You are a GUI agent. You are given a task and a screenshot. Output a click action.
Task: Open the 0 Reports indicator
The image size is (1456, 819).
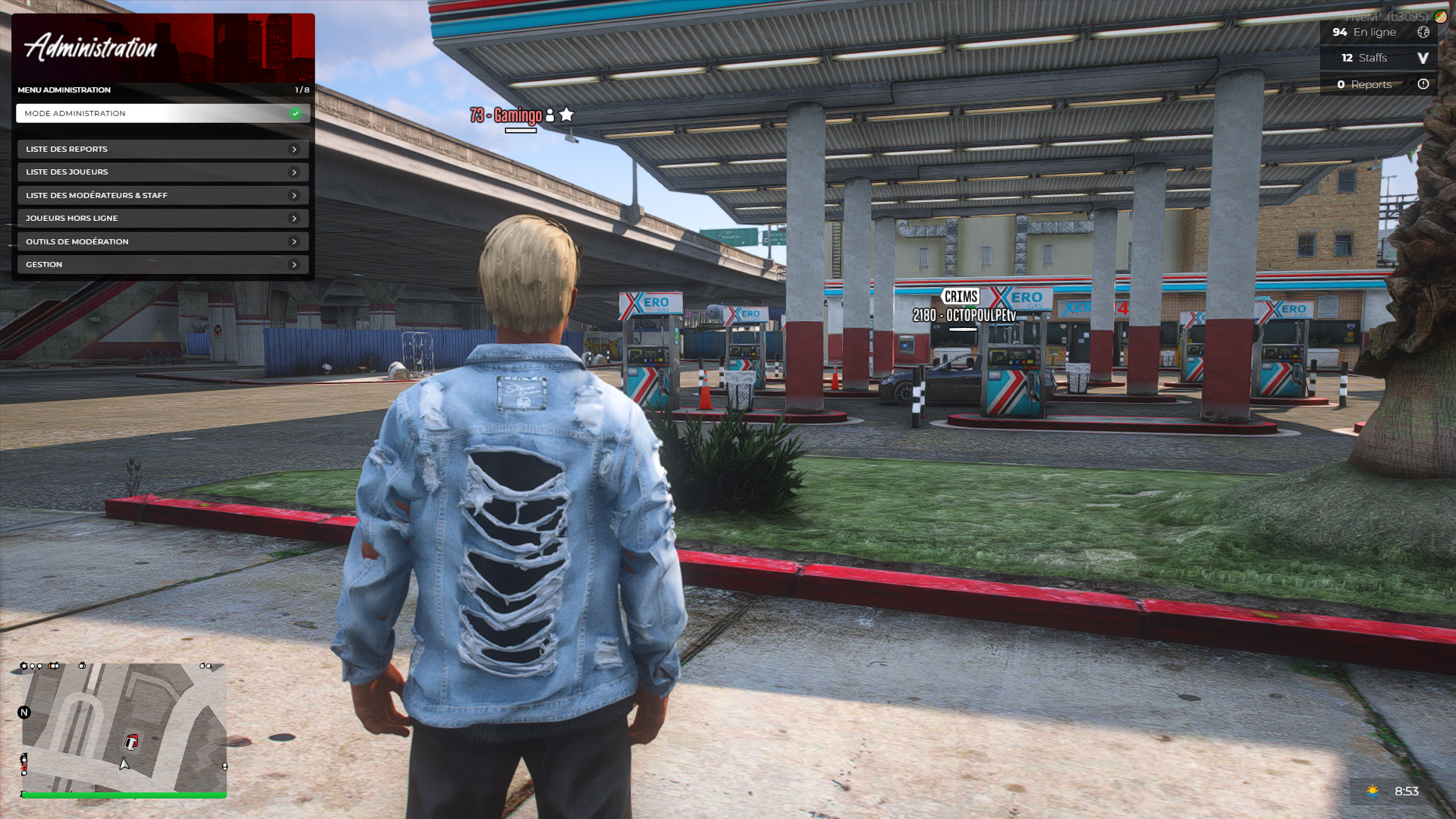(x=1379, y=85)
